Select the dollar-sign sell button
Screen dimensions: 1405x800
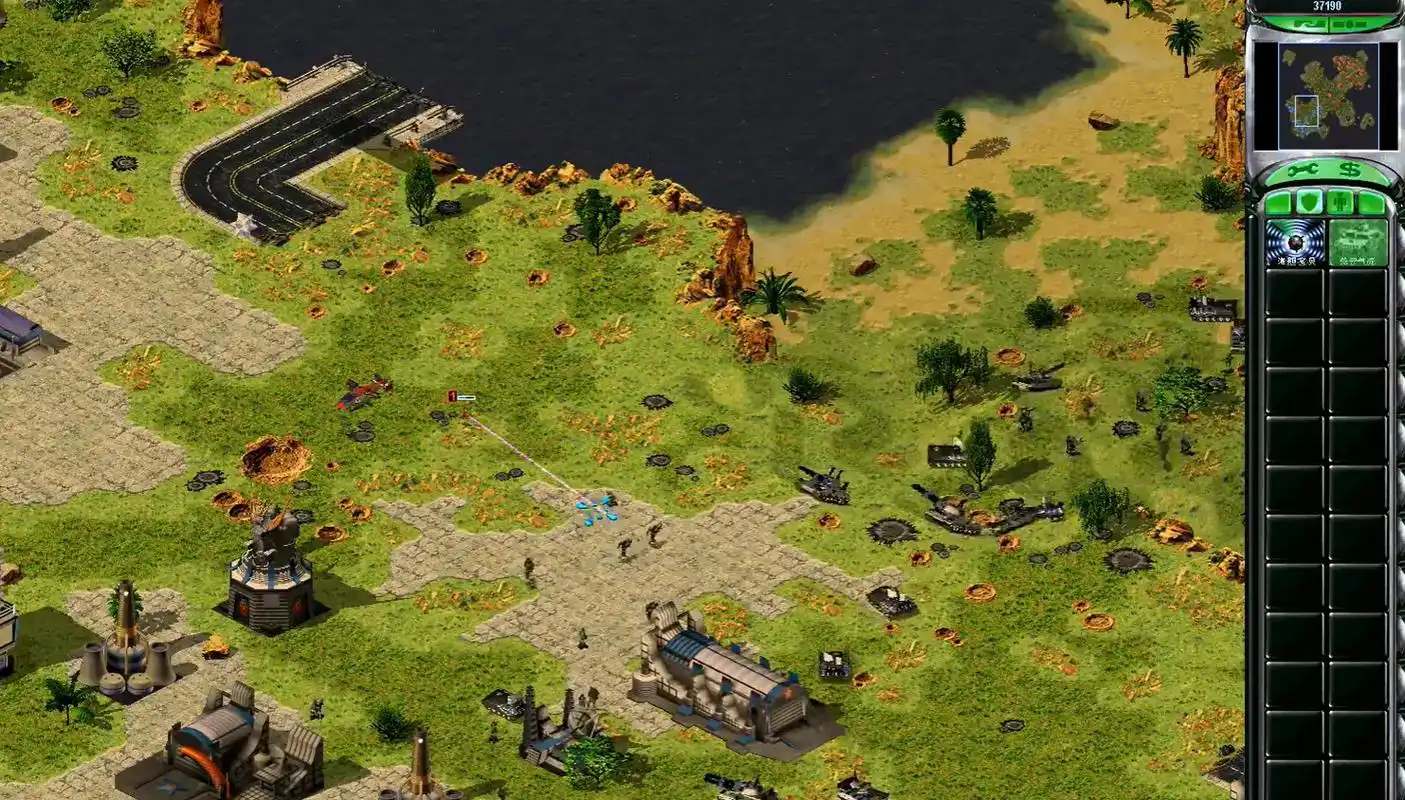click(x=1350, y=171)
